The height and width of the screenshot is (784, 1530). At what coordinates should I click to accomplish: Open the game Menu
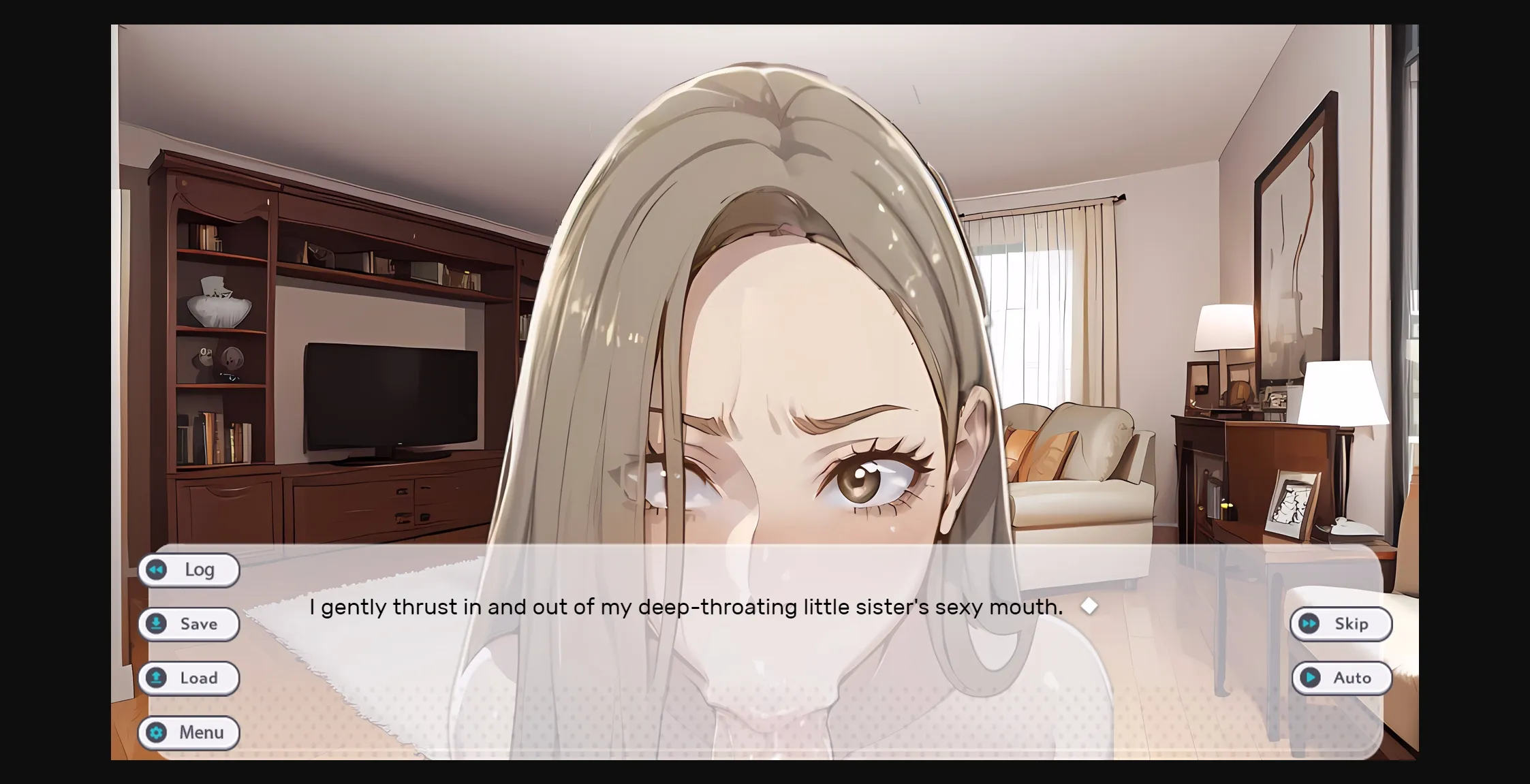(x=189, y=732)
